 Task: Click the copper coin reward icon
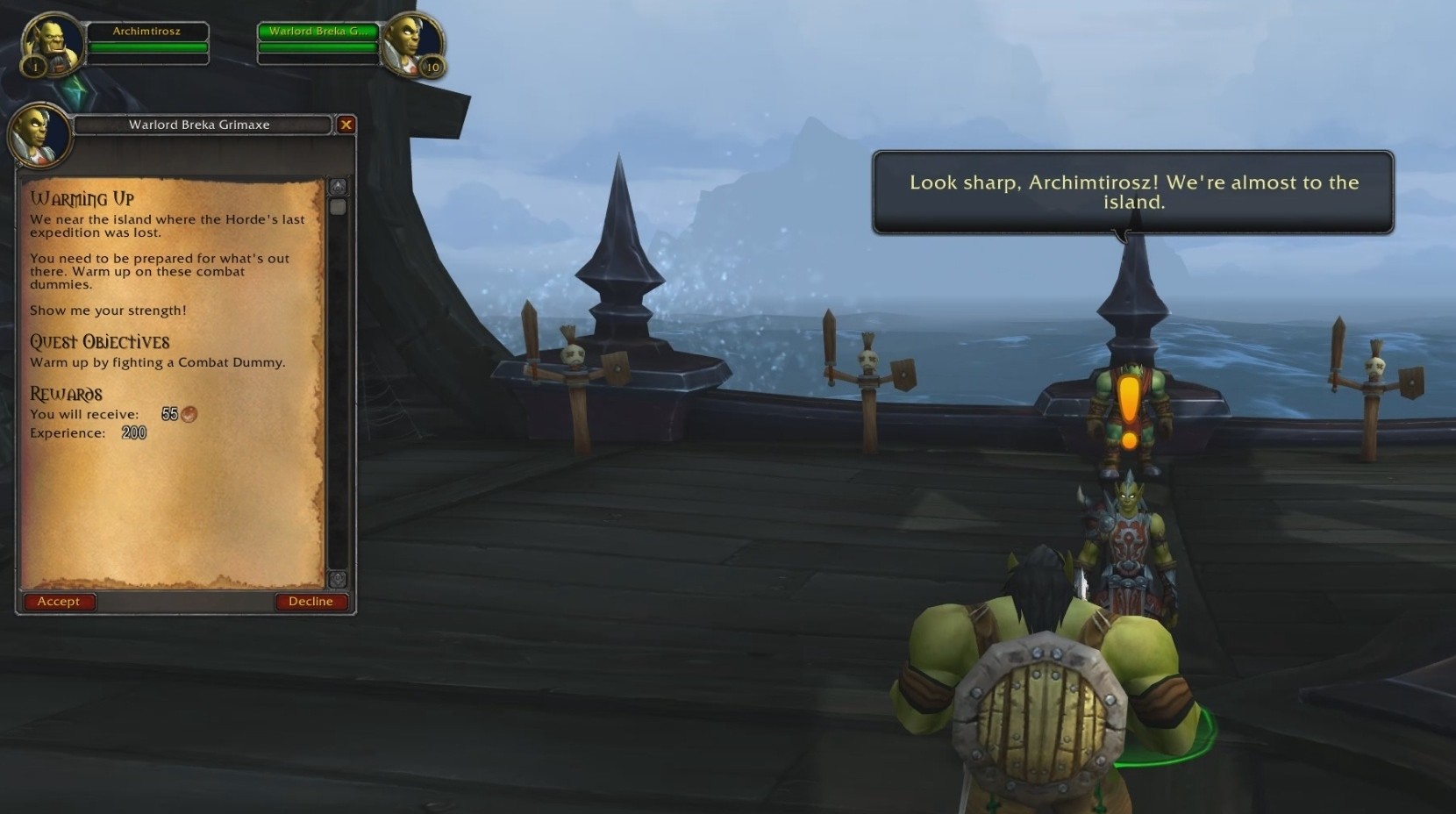click(x=189, y=414)
